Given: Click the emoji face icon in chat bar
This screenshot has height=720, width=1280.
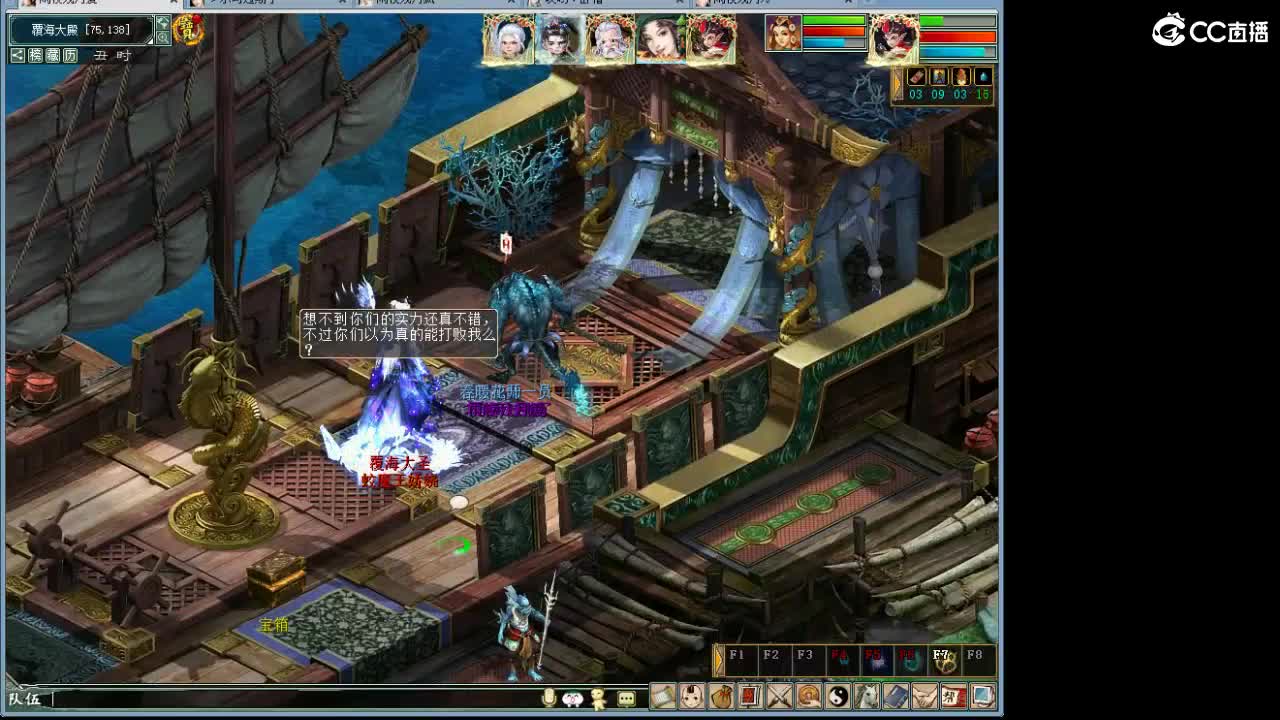Looking at the screenshot, I should pyautogui.click(x=572, y=699).
